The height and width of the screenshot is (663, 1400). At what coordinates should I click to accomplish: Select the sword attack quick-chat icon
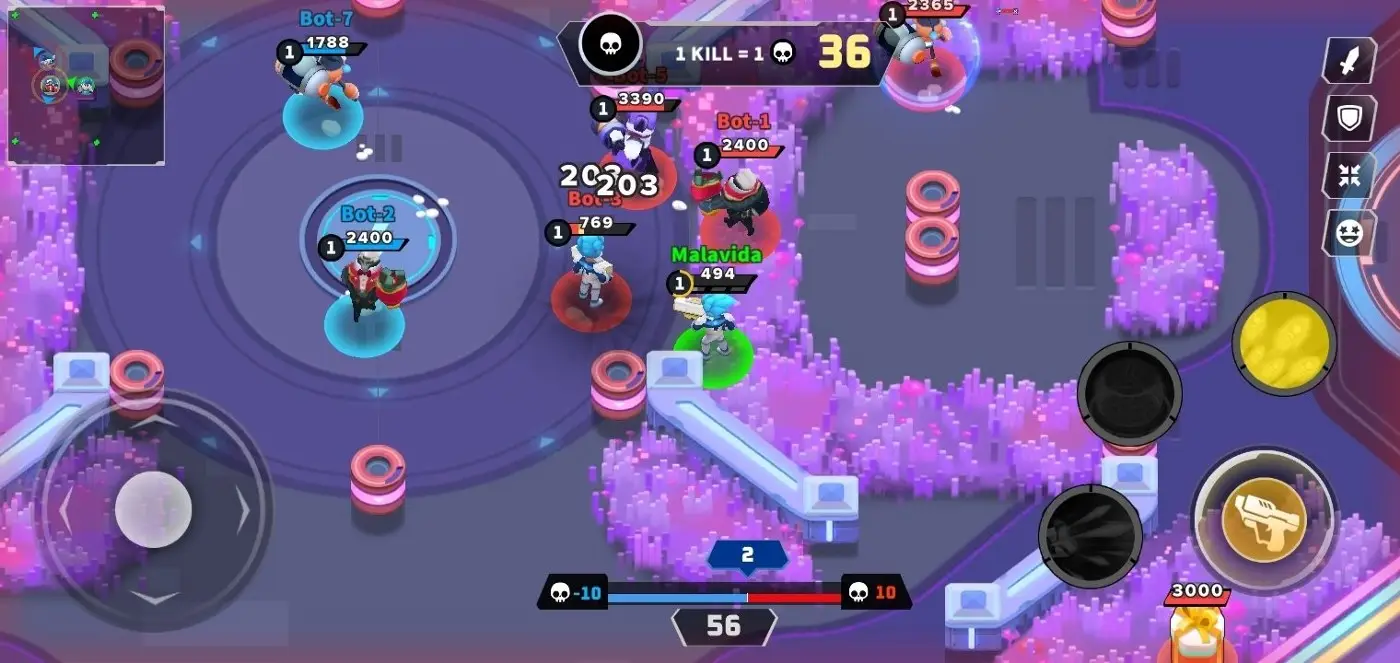coord(1350,61)
